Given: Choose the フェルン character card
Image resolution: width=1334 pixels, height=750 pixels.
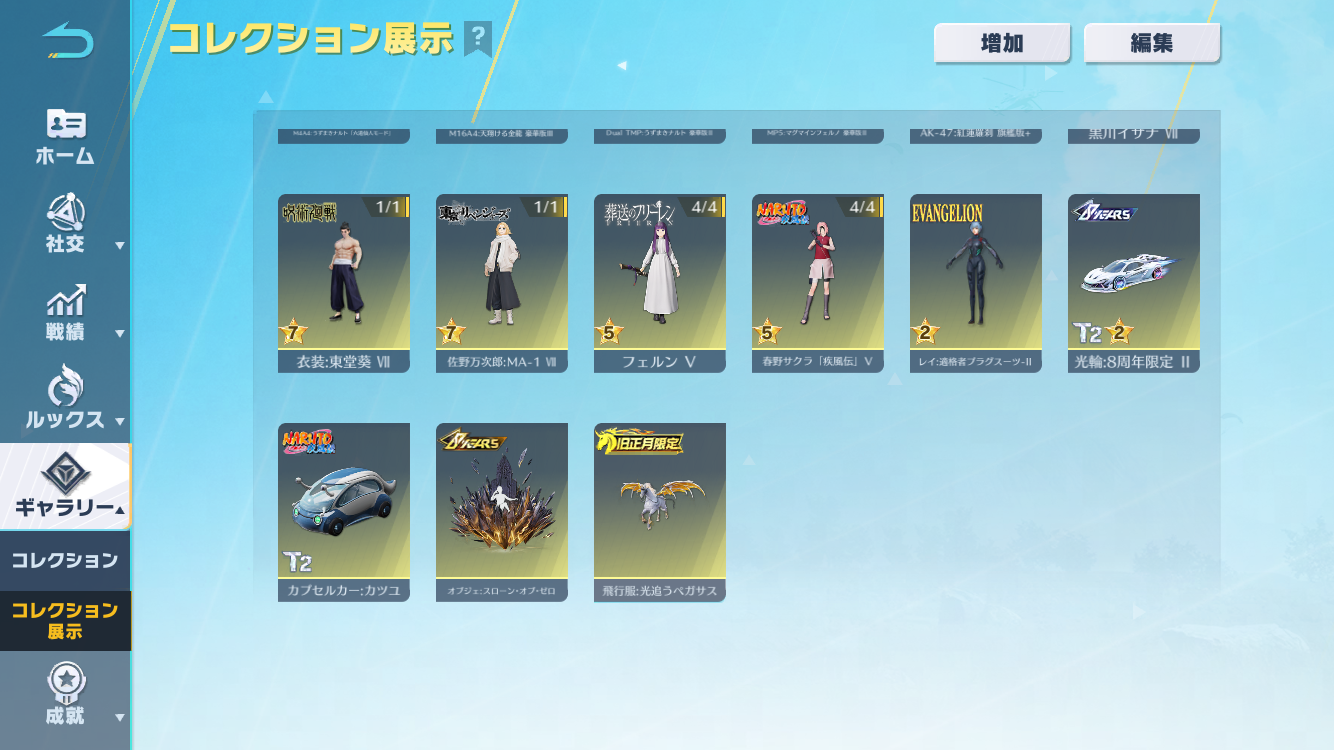Looking at the screenshot, I should tap(660, 283).
